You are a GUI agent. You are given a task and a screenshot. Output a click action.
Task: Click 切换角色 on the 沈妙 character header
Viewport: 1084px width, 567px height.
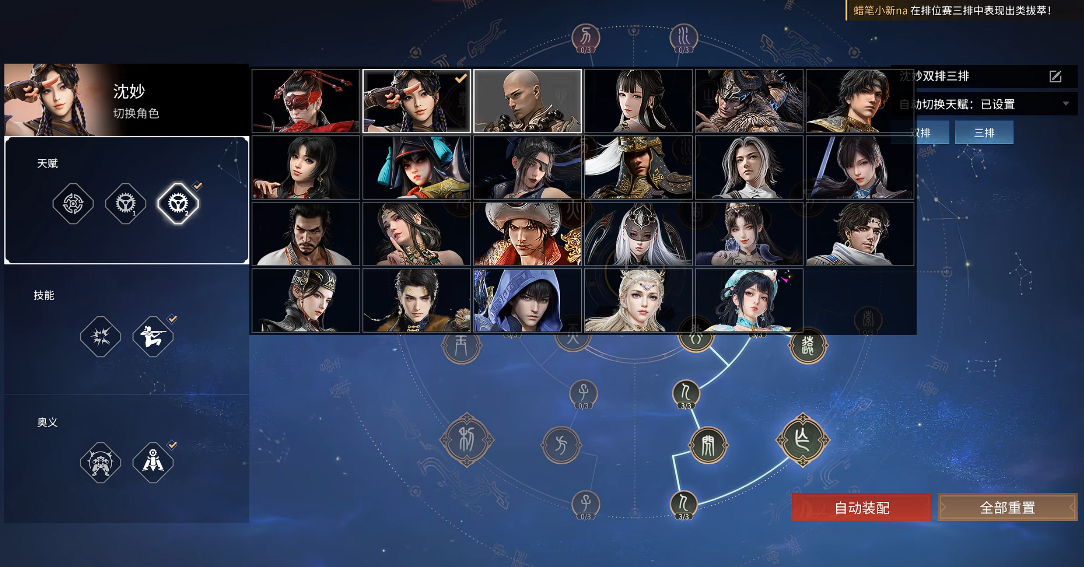[x=136, y=114]
